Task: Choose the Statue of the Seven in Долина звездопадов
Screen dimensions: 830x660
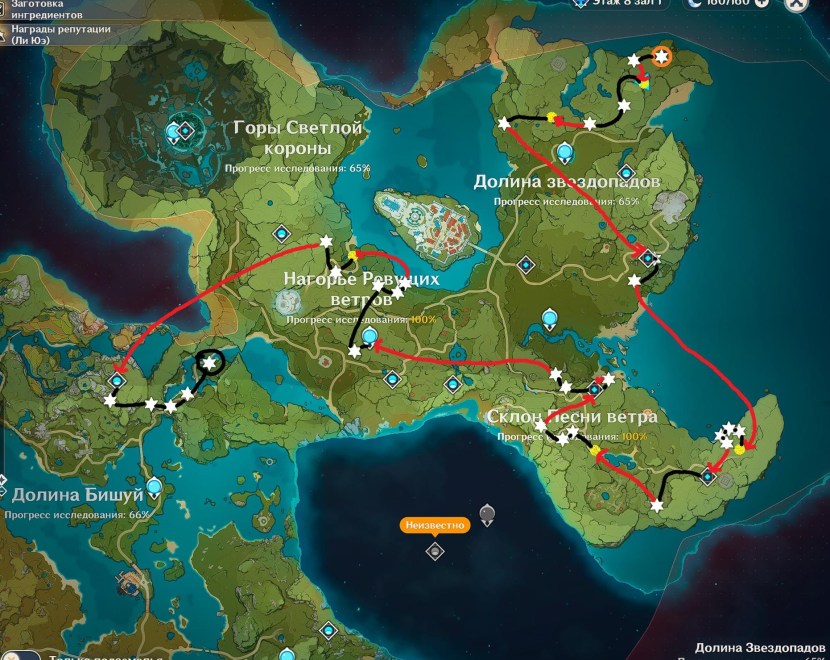Action: (565, 152)
